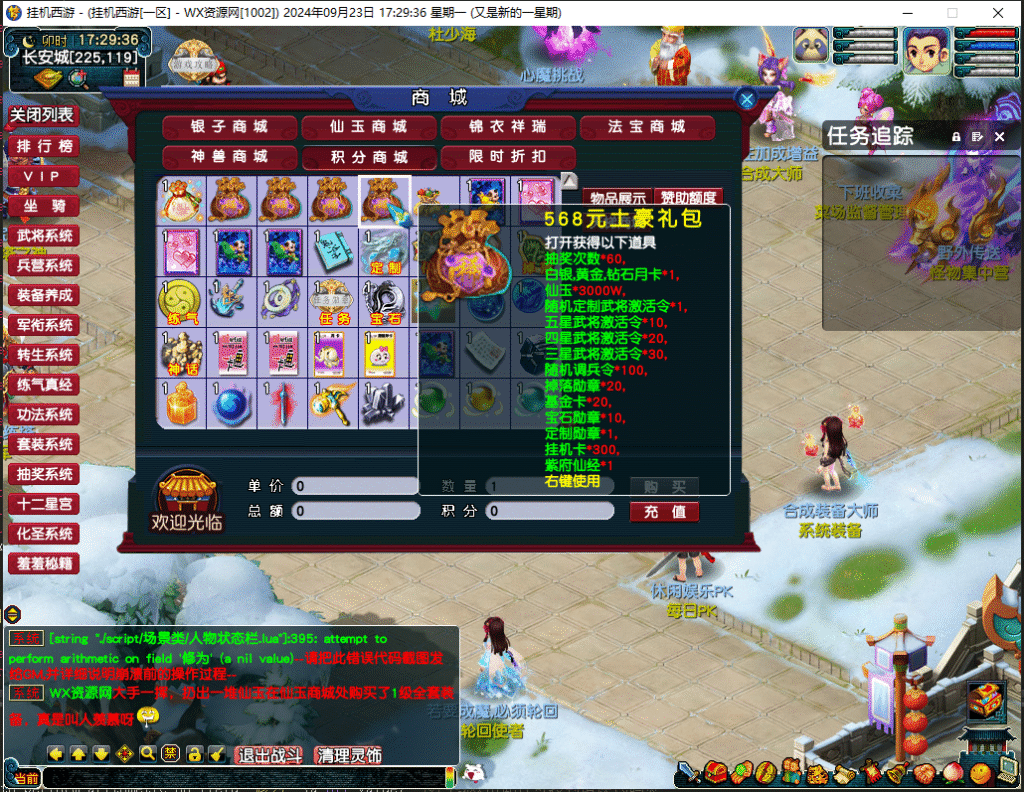
Task: Click the 清理灵饰 button
Action: coord(348,755)
